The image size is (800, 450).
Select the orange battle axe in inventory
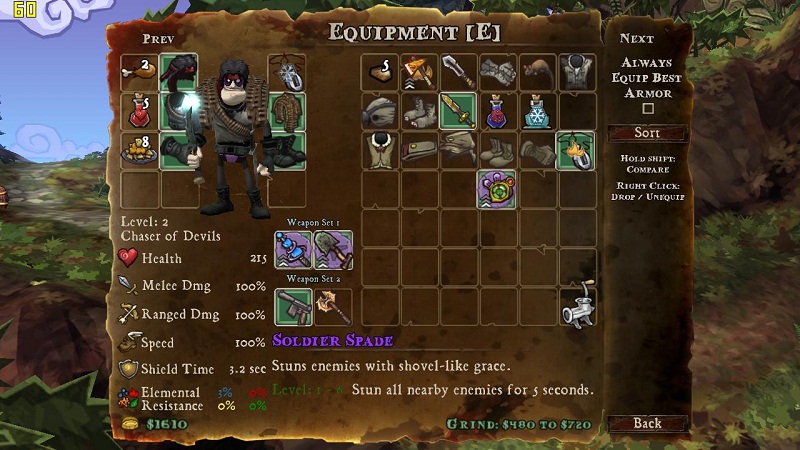pos(418,72)
